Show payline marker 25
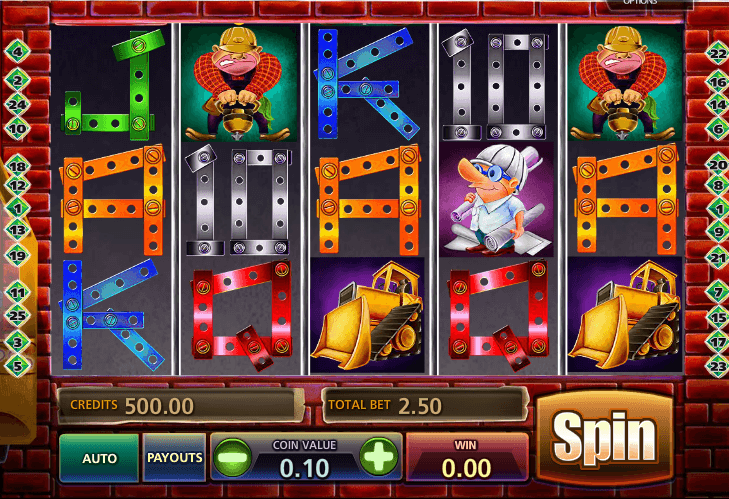The height and width of the screenshot is (499, 729). tap(17, 316)
